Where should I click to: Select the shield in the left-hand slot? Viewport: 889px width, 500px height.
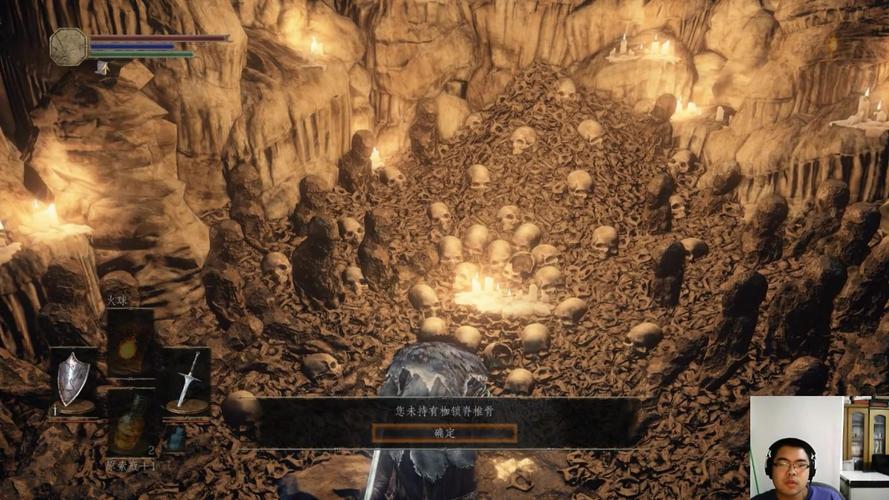click(x=74, y=380)
